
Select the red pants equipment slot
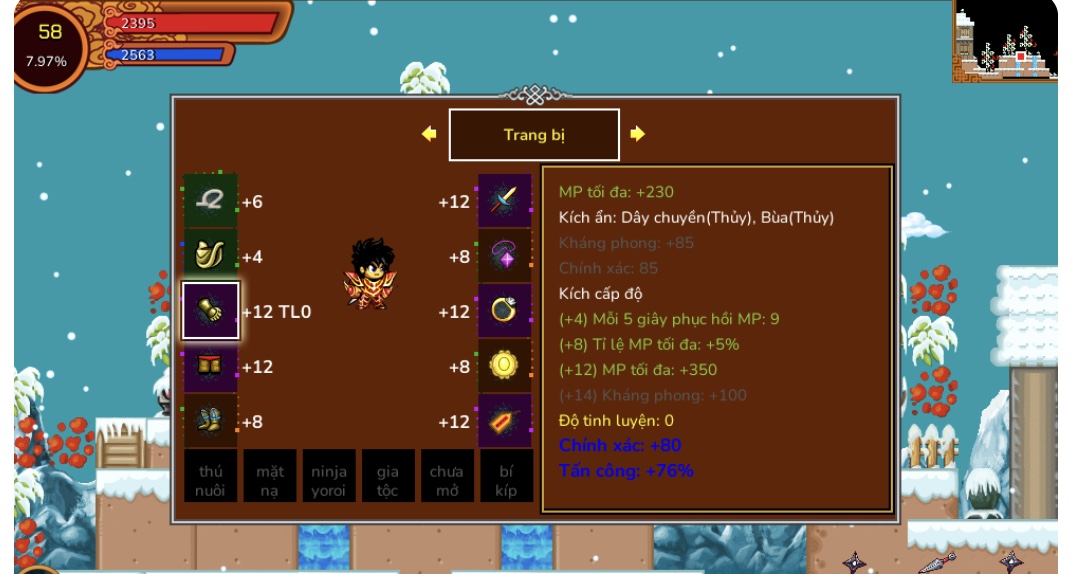[x=210, y=366]
